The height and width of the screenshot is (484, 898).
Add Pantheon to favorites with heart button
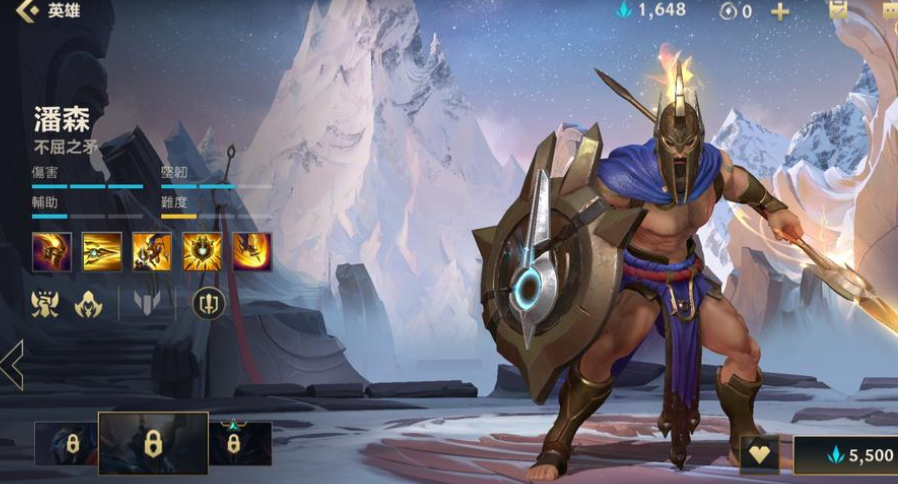761,455
